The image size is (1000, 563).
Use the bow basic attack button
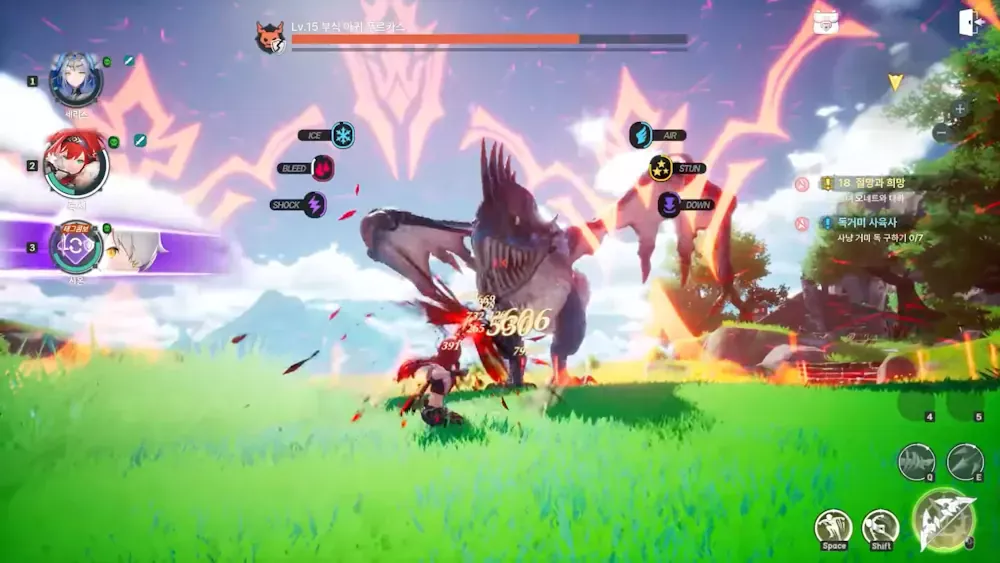tap(943, 518)
